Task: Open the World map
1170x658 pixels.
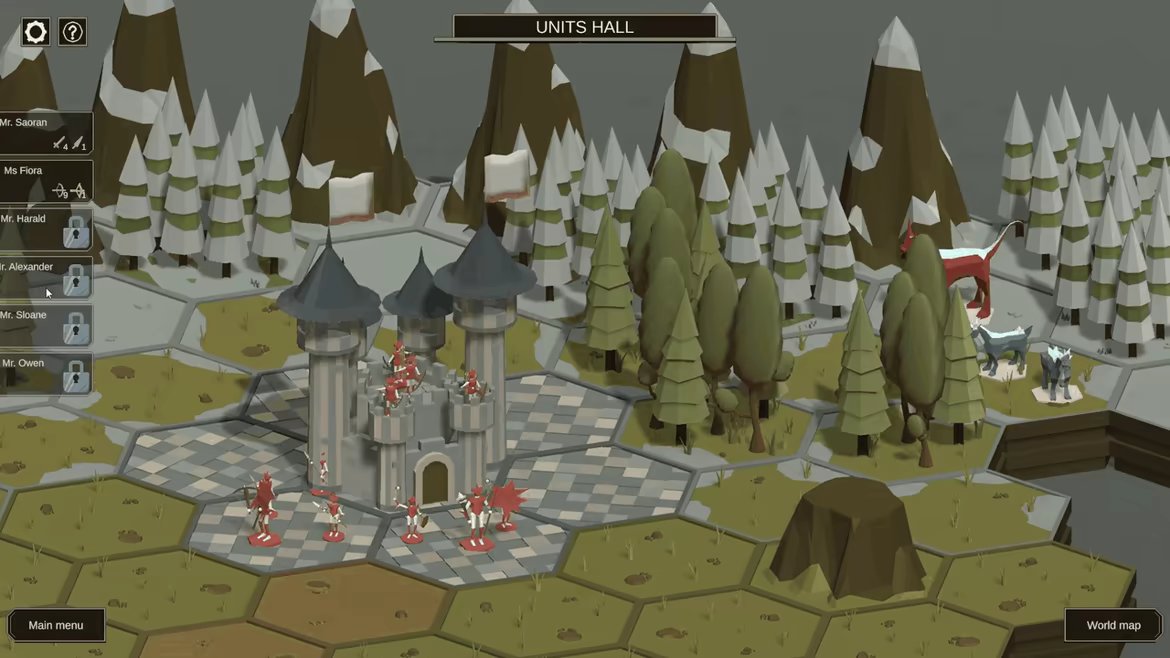Action: point(1113,625)
